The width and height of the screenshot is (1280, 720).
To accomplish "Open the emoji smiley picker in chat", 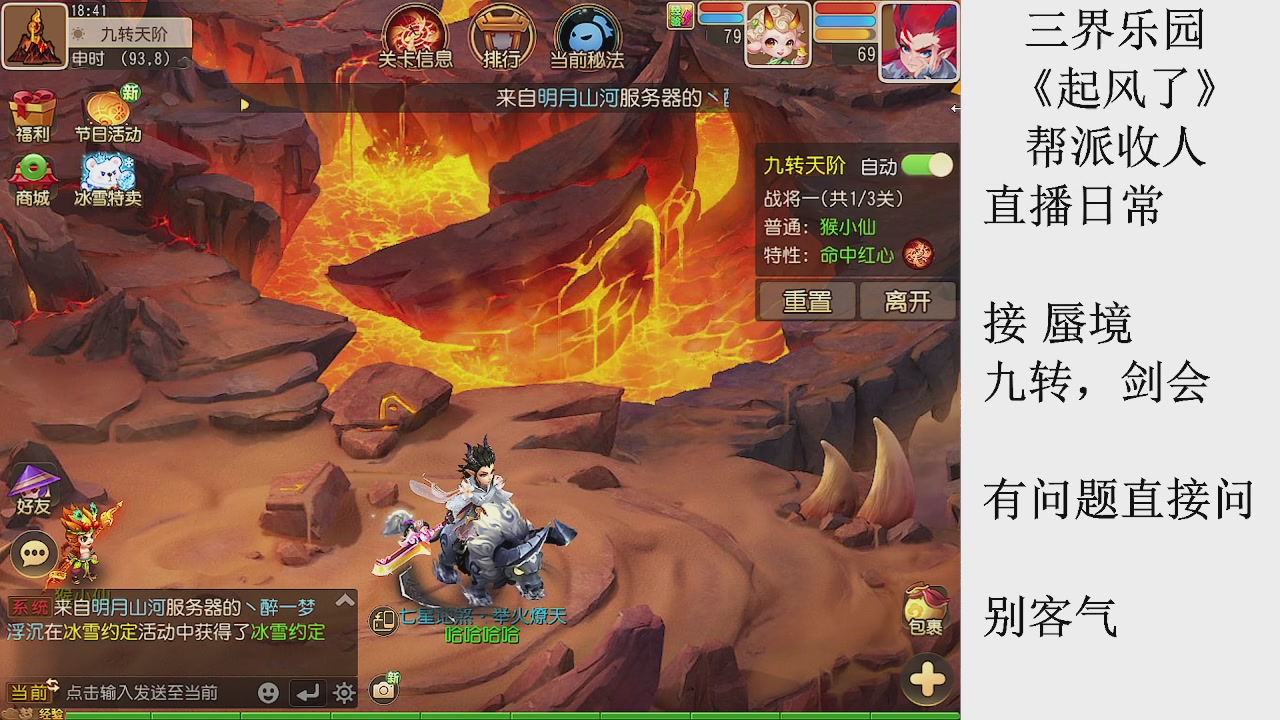I will pyautogui.click(x=268, y=692).
